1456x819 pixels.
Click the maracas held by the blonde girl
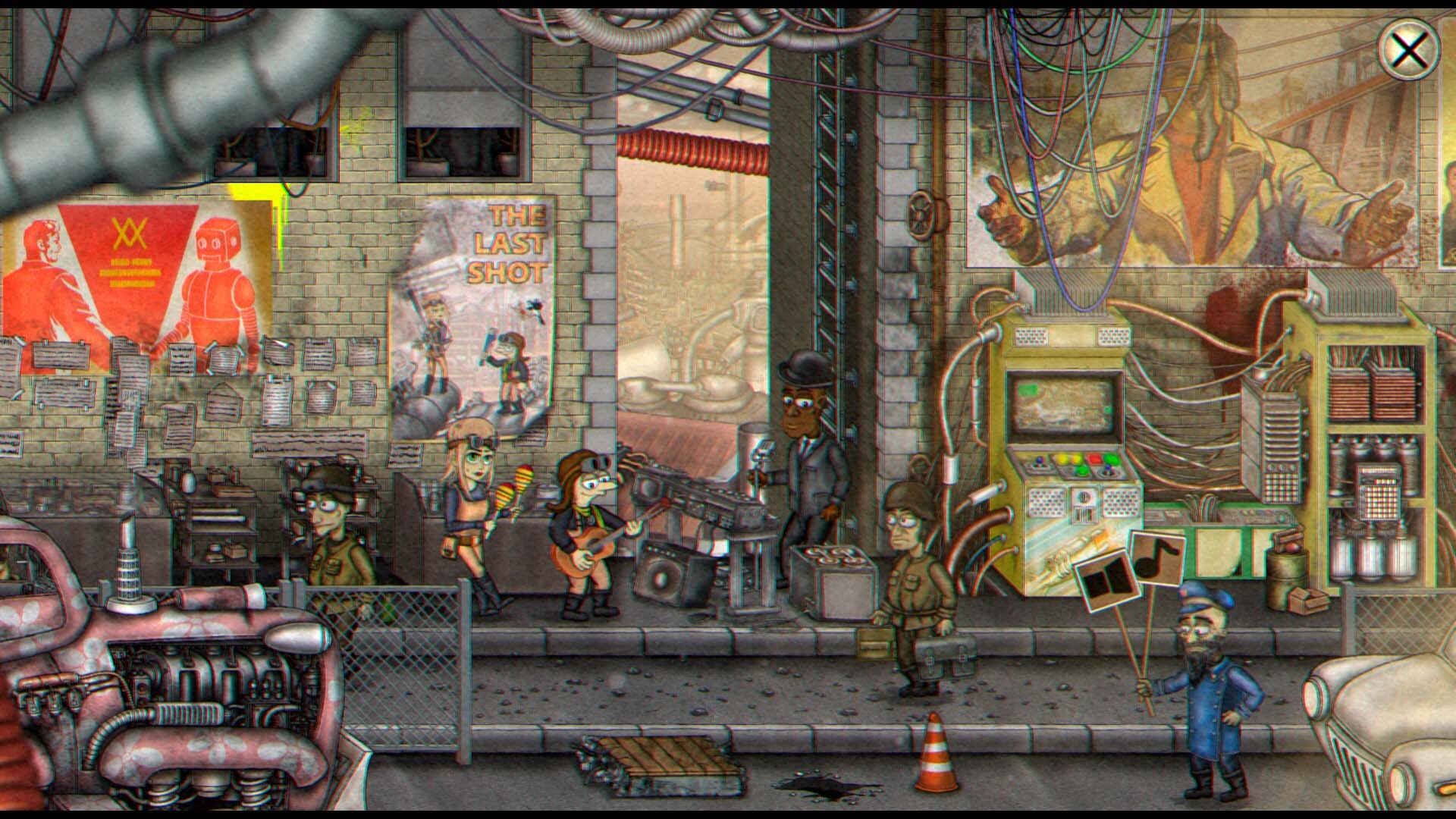pyautogui.click(x=514, y=483)
